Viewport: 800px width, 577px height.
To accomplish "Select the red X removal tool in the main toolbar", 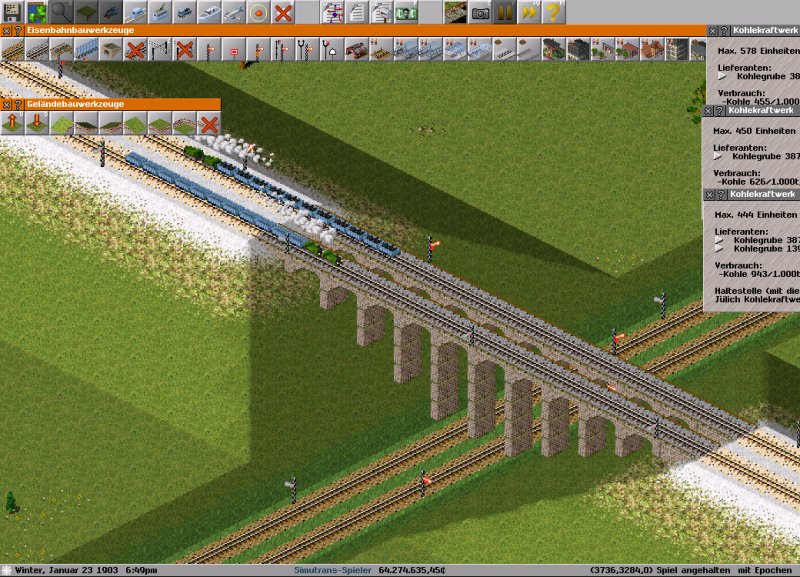I will [x=284, y=12].
